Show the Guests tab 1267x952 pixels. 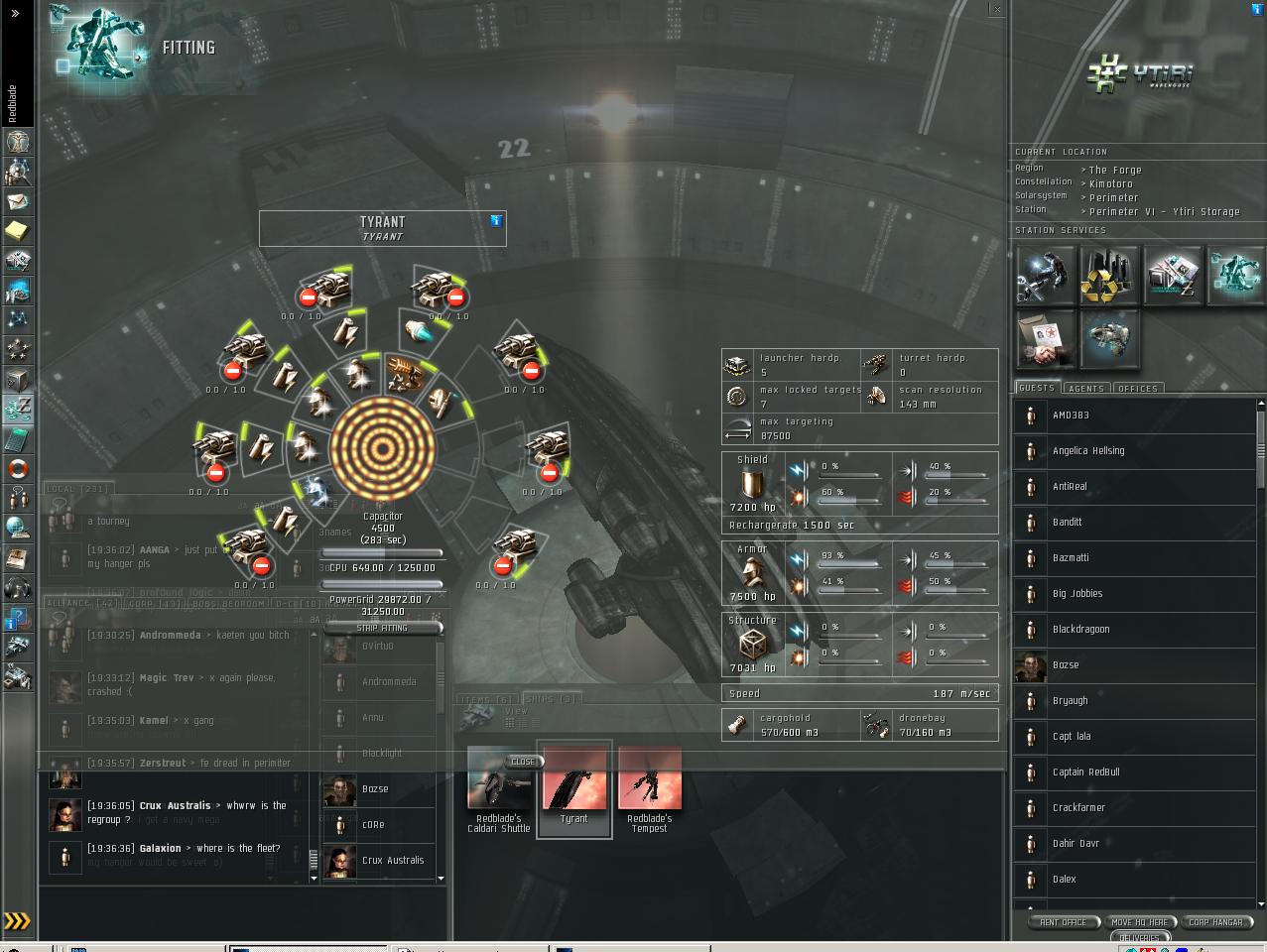point(1037,388)
